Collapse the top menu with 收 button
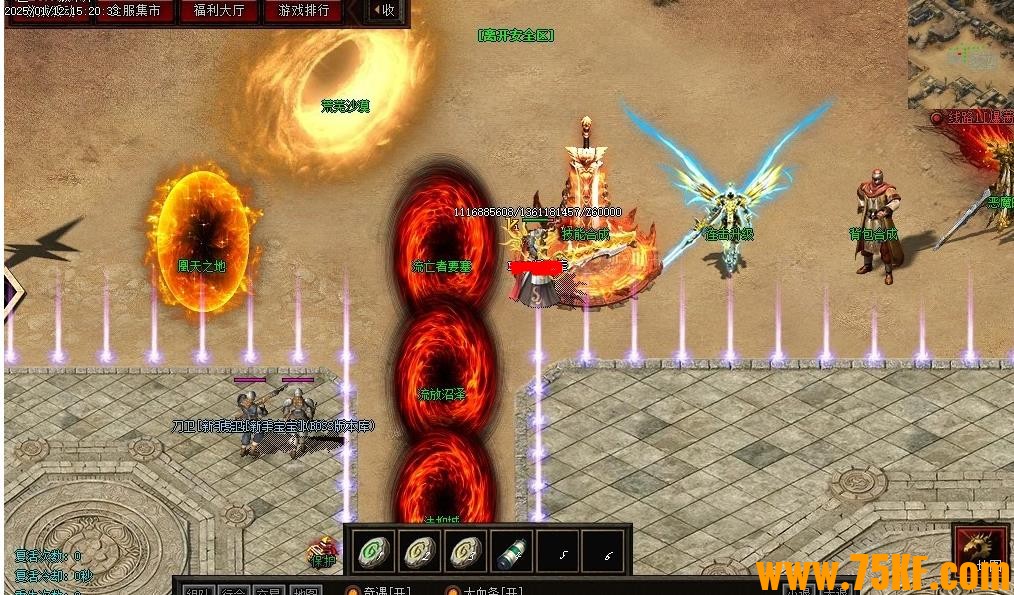 (x=384, y=11)
